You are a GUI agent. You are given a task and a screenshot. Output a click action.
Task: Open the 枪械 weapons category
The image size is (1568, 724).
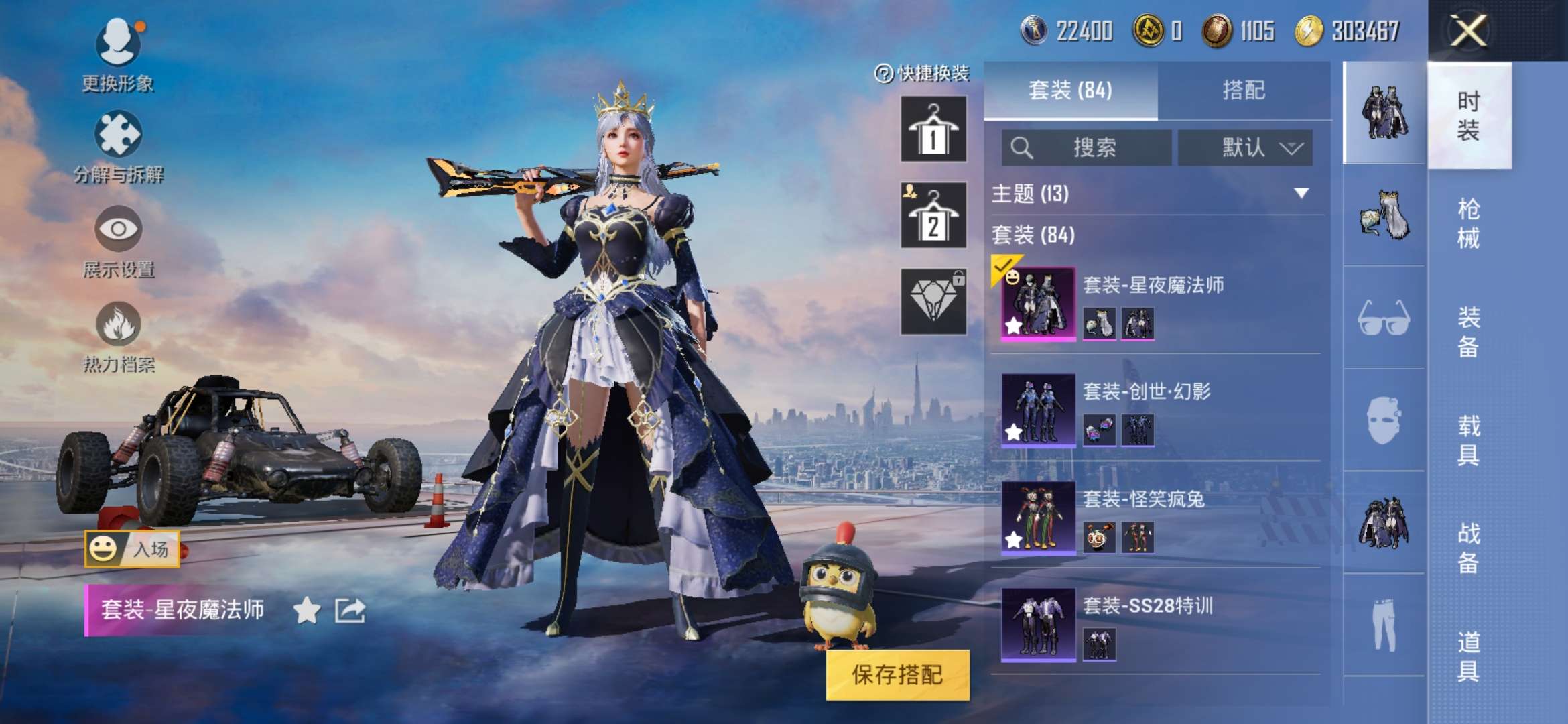point(1469,221)
